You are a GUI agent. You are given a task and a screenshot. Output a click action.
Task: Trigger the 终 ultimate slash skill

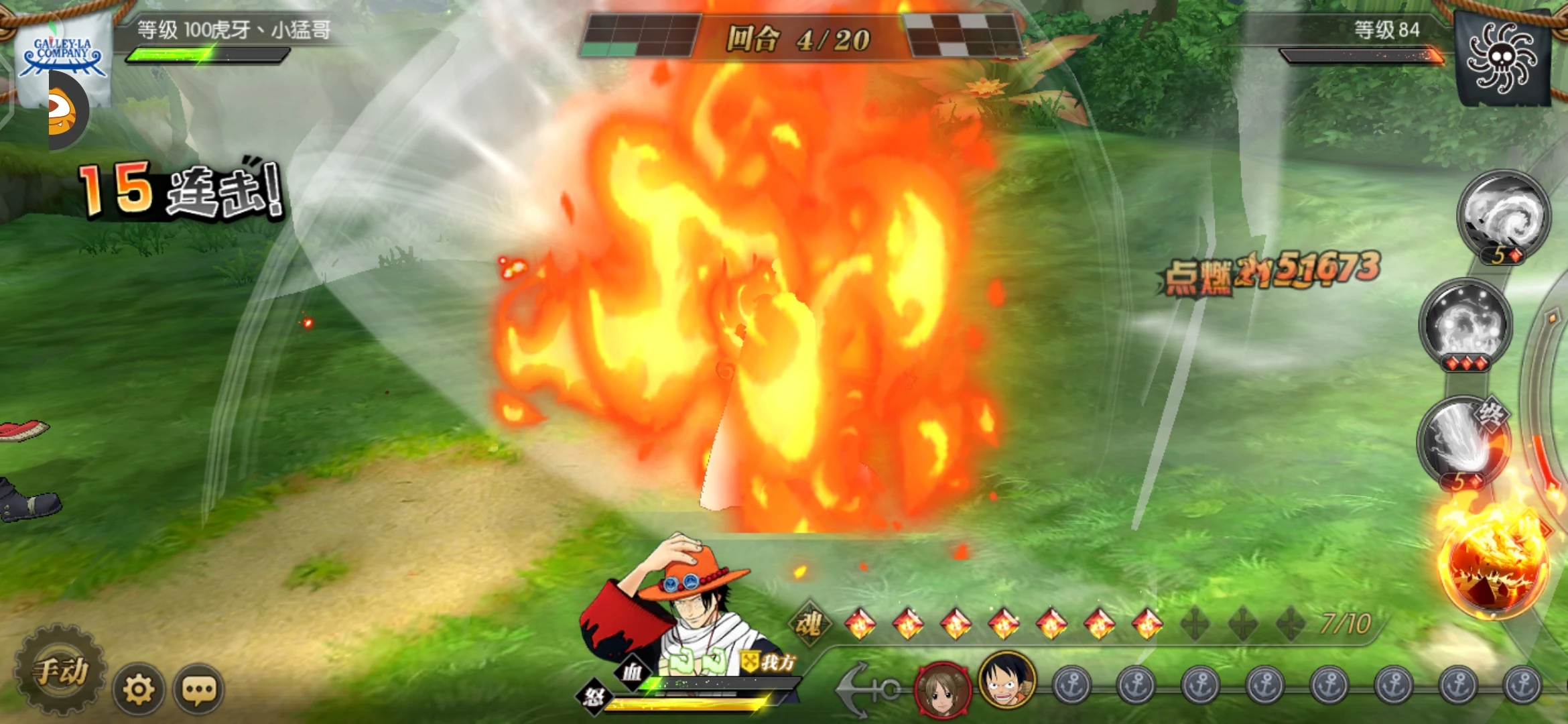coord(1463,440)
